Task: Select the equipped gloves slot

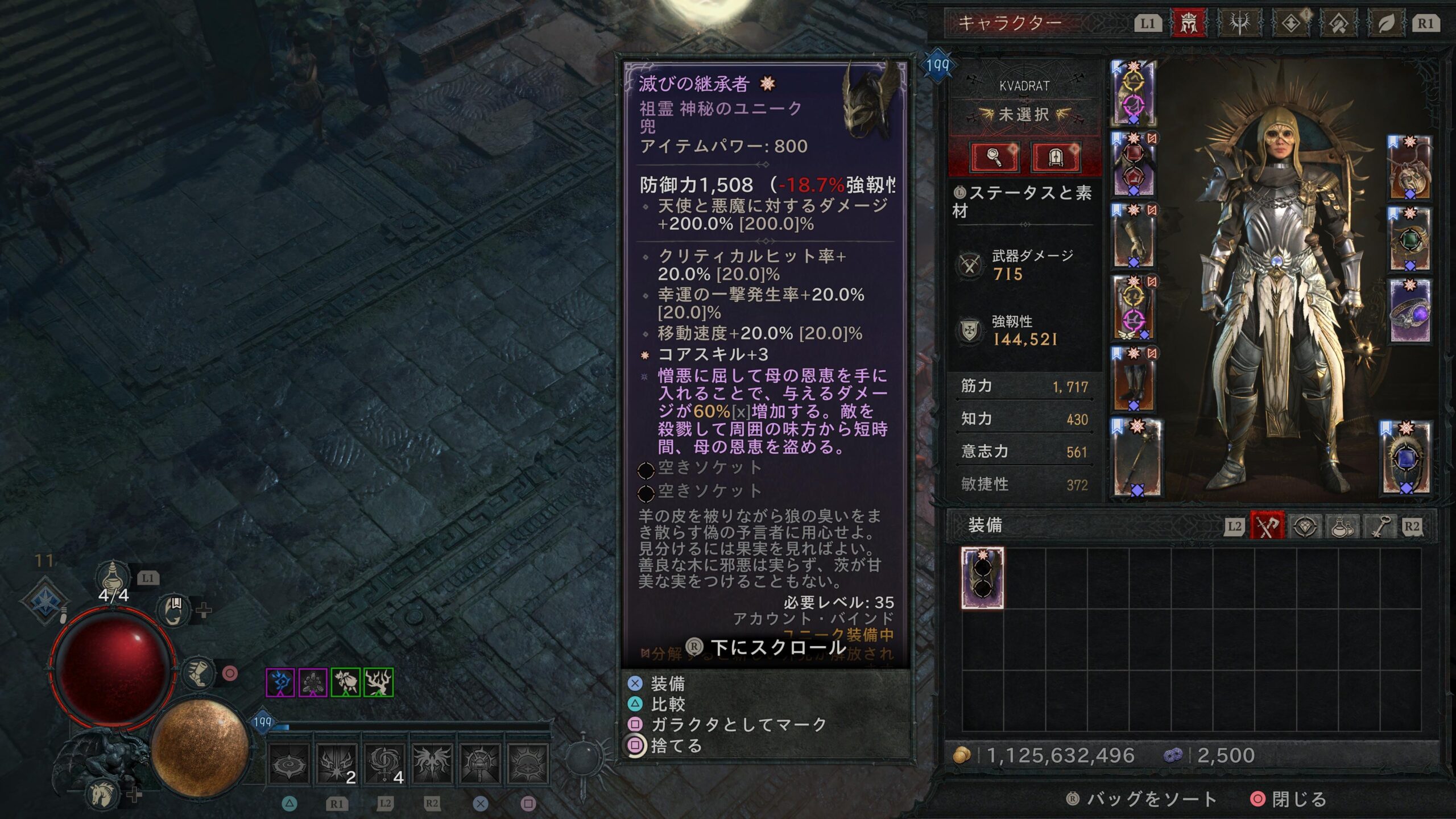Action: [1134, 236]
